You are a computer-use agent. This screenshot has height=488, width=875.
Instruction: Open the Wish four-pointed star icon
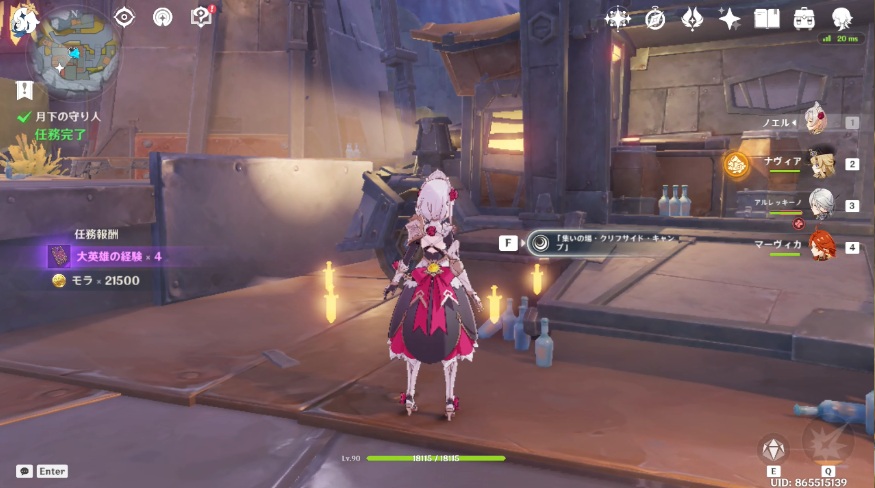pyautogui.click(x=730, y=18)
